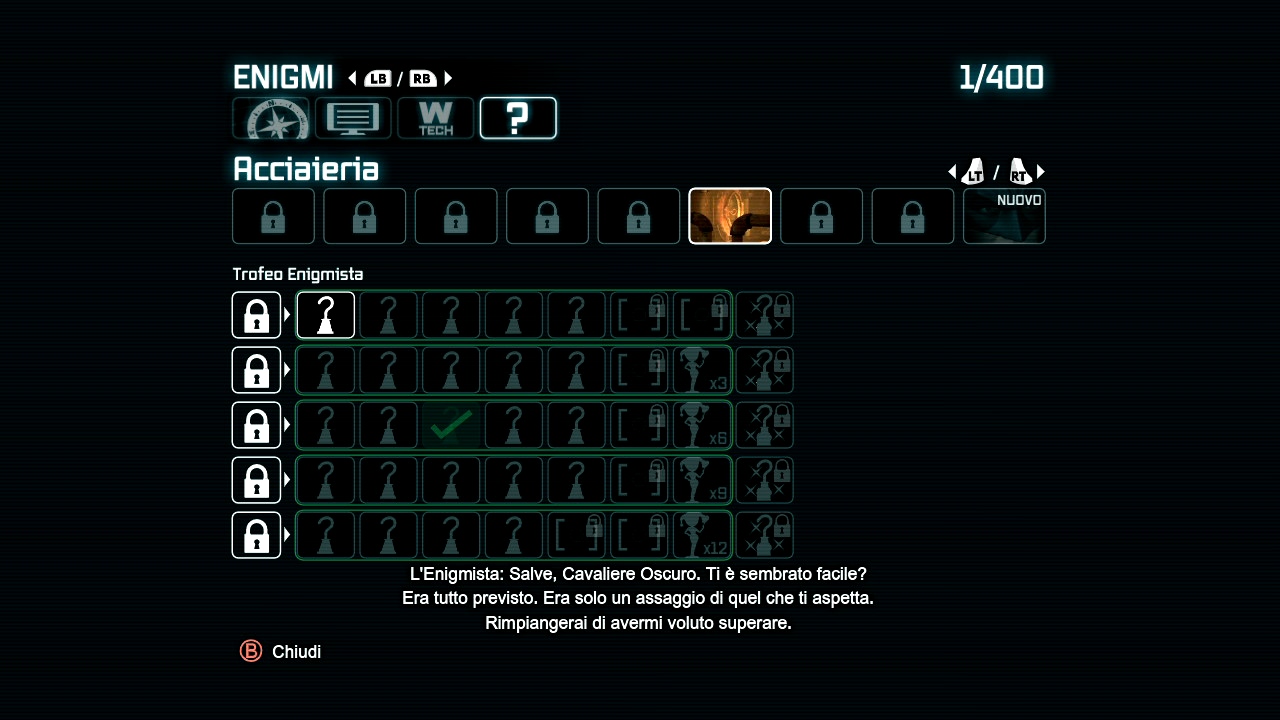Open the compass map tab

tap(271, 119)
